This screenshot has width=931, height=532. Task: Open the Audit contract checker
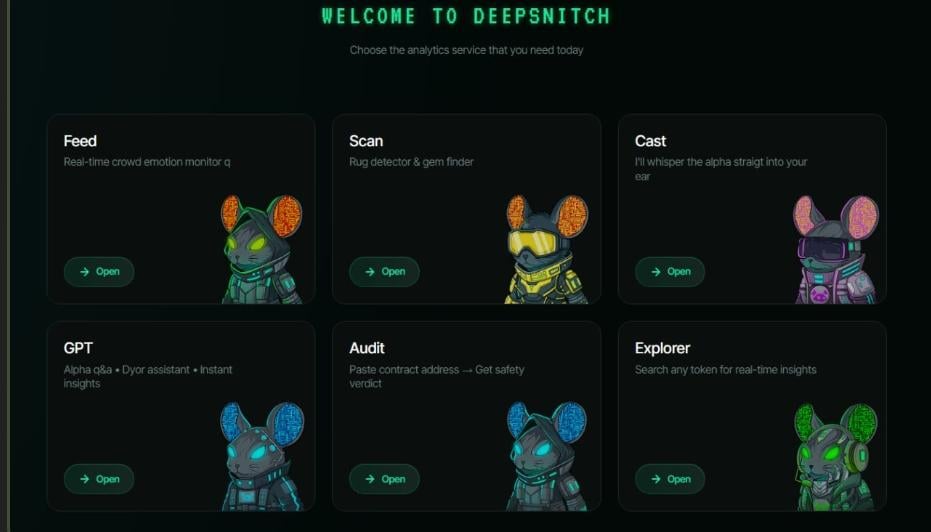click(385, 479)
